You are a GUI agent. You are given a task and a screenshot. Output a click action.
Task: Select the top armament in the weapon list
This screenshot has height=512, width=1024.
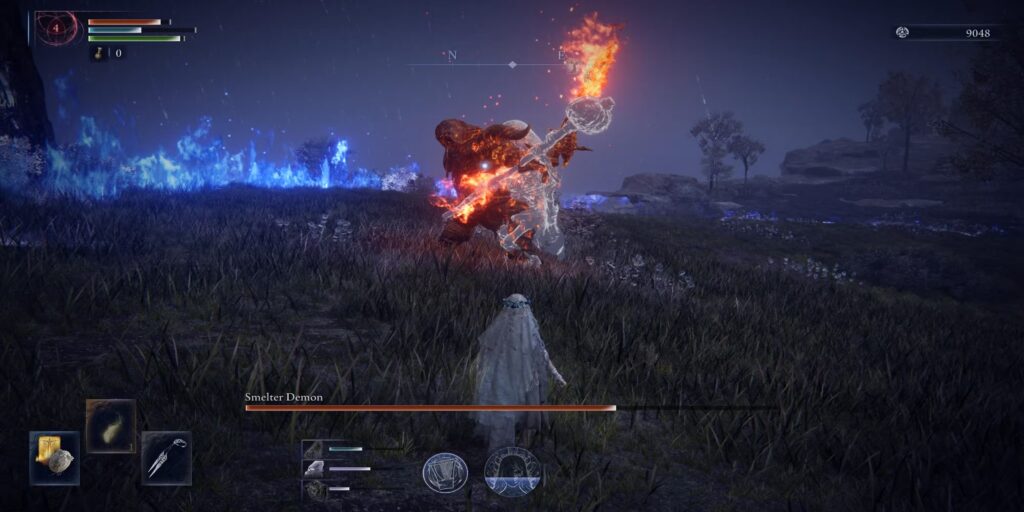click(315, 449)
